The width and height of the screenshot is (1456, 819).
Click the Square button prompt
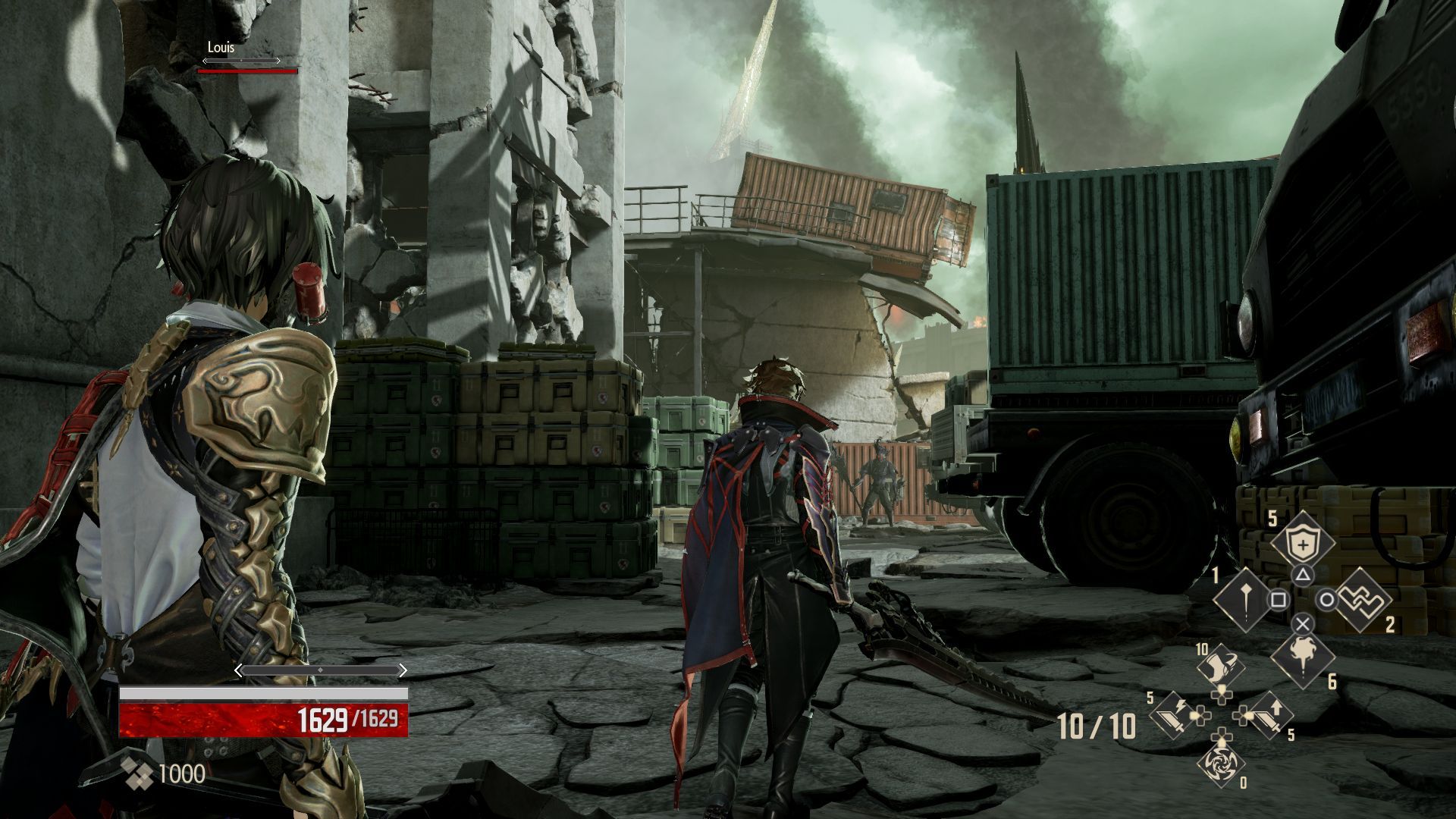[1280, 599]
